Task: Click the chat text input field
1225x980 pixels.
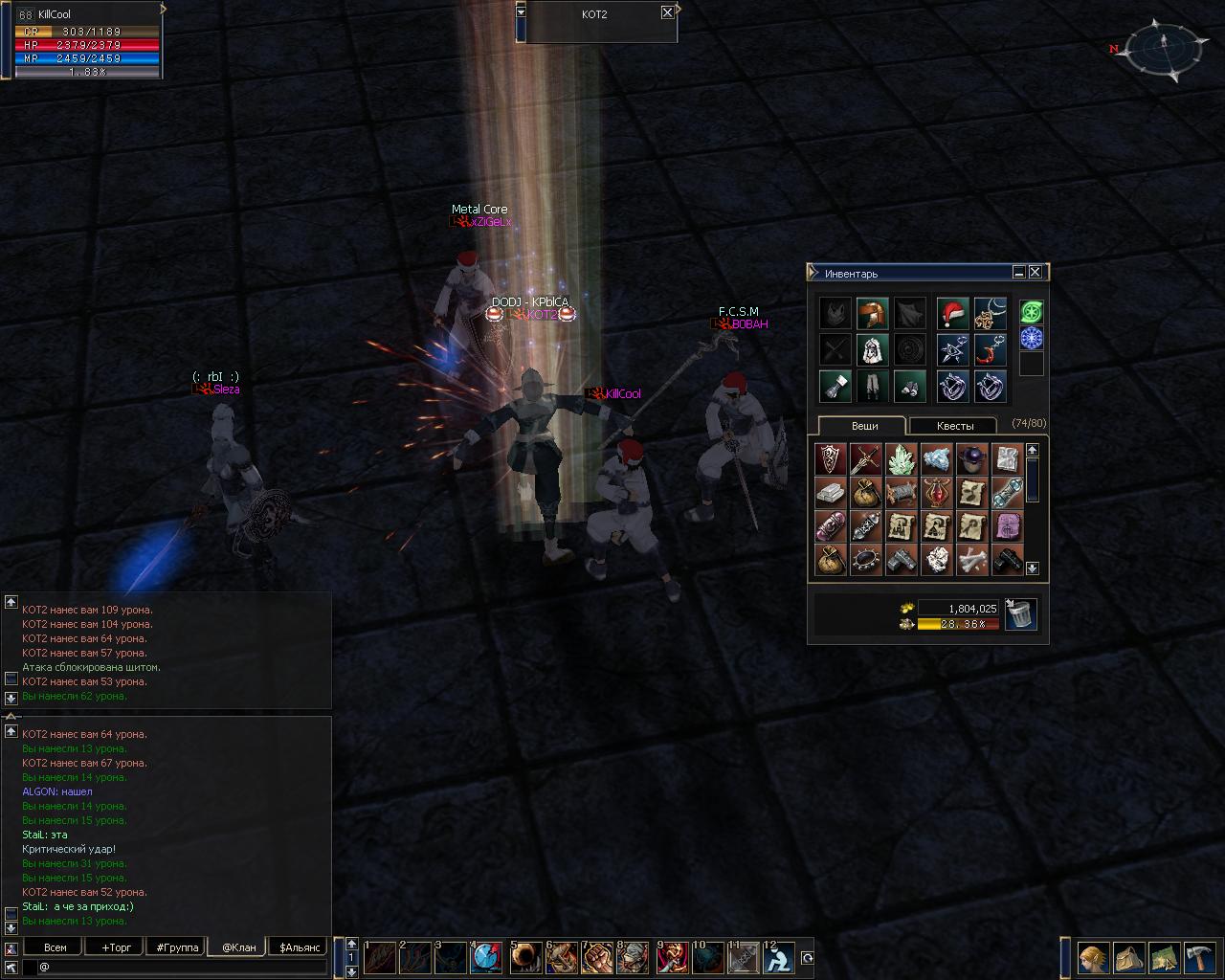Action: pos(182,968)
